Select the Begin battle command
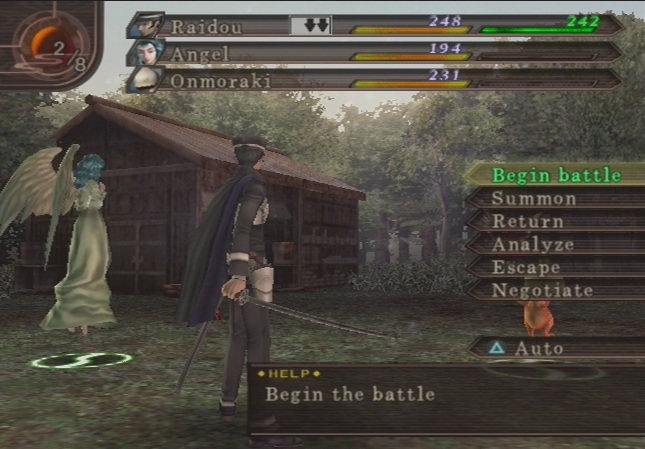Image resolution: width=645 pixels, height=449 pixels. [x=555, y=175]
